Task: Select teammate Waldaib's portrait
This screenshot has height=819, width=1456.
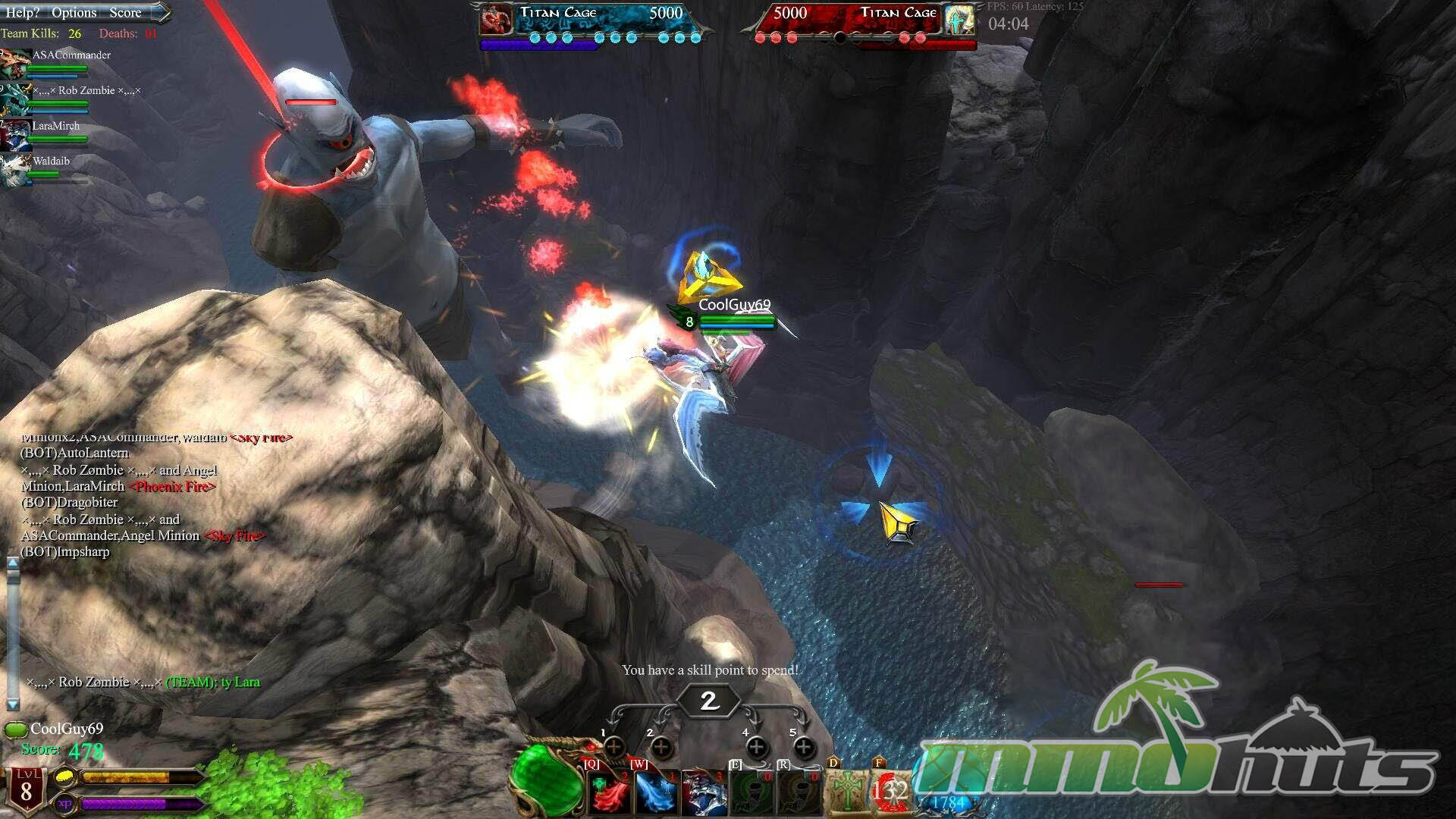Action: coord(15,171)
